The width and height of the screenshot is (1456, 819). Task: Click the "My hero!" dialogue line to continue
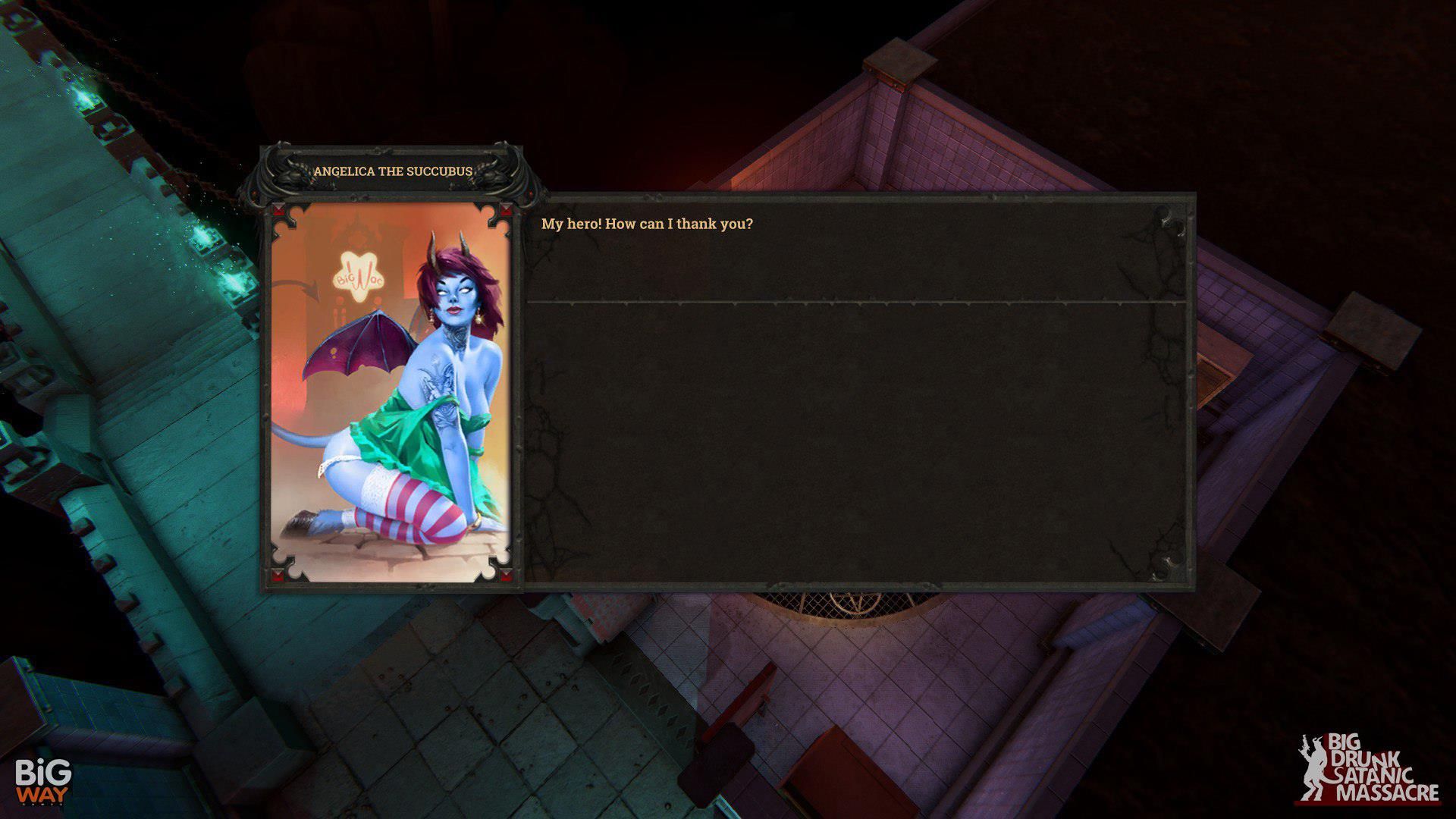pos(647,224)
